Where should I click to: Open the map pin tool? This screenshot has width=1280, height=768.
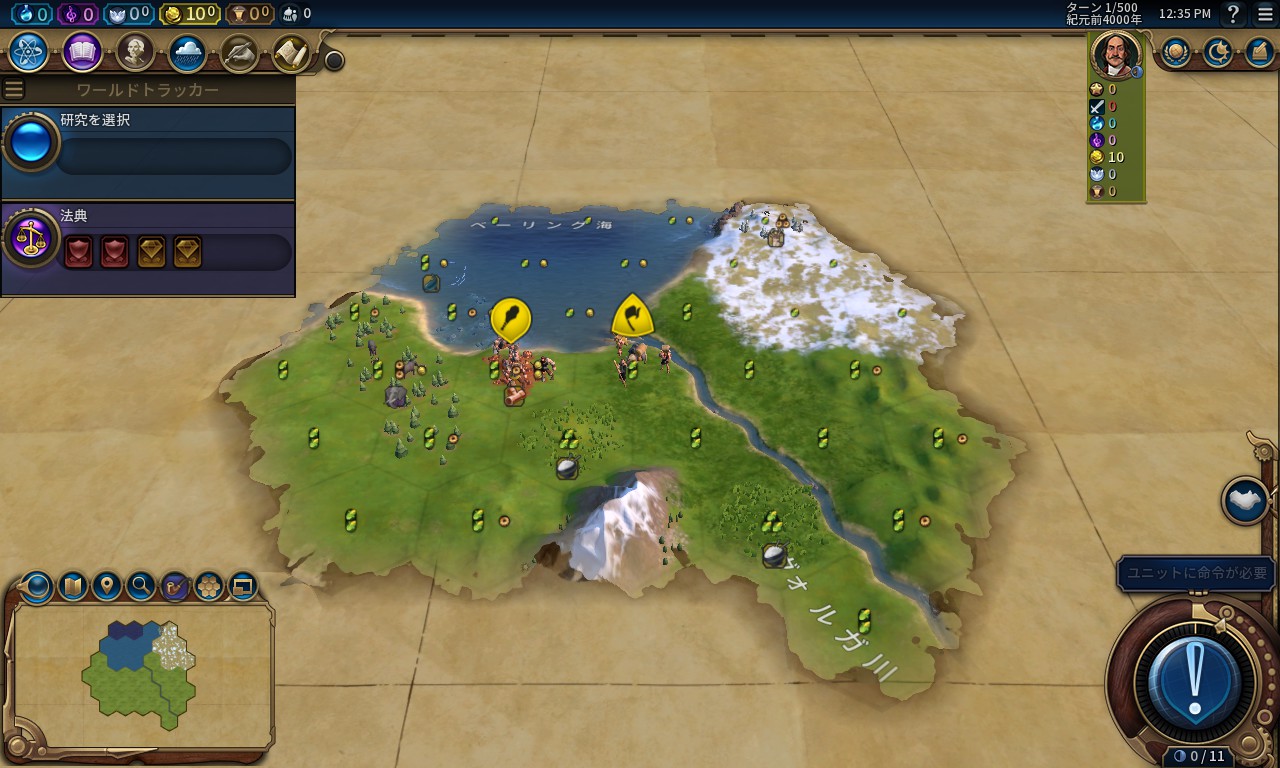[107, 586]
